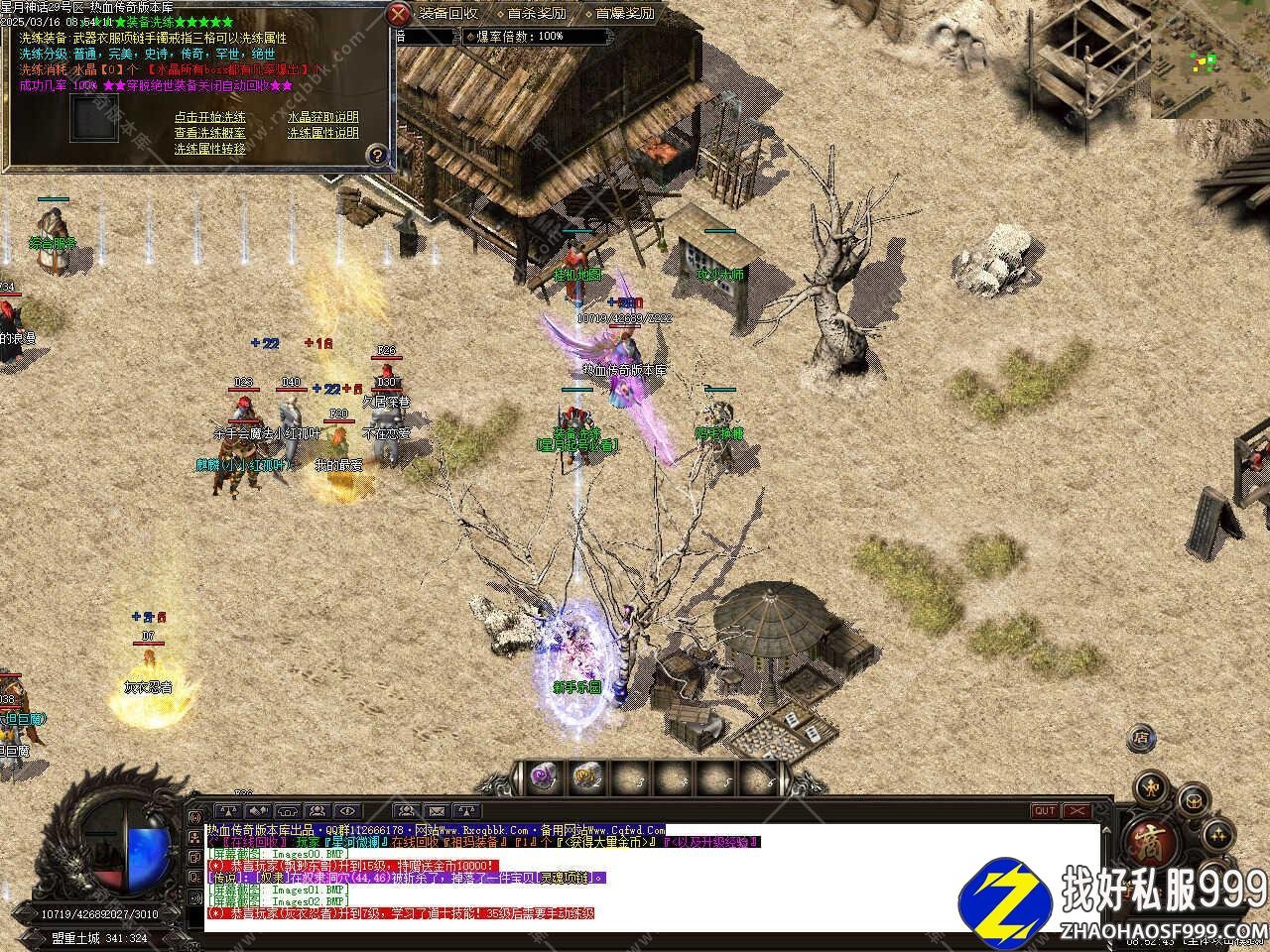Image resolution: width=1270 pixels, height=952 pixels.
Task: Open the 店 shop icon
Action: coord(1141,738)
